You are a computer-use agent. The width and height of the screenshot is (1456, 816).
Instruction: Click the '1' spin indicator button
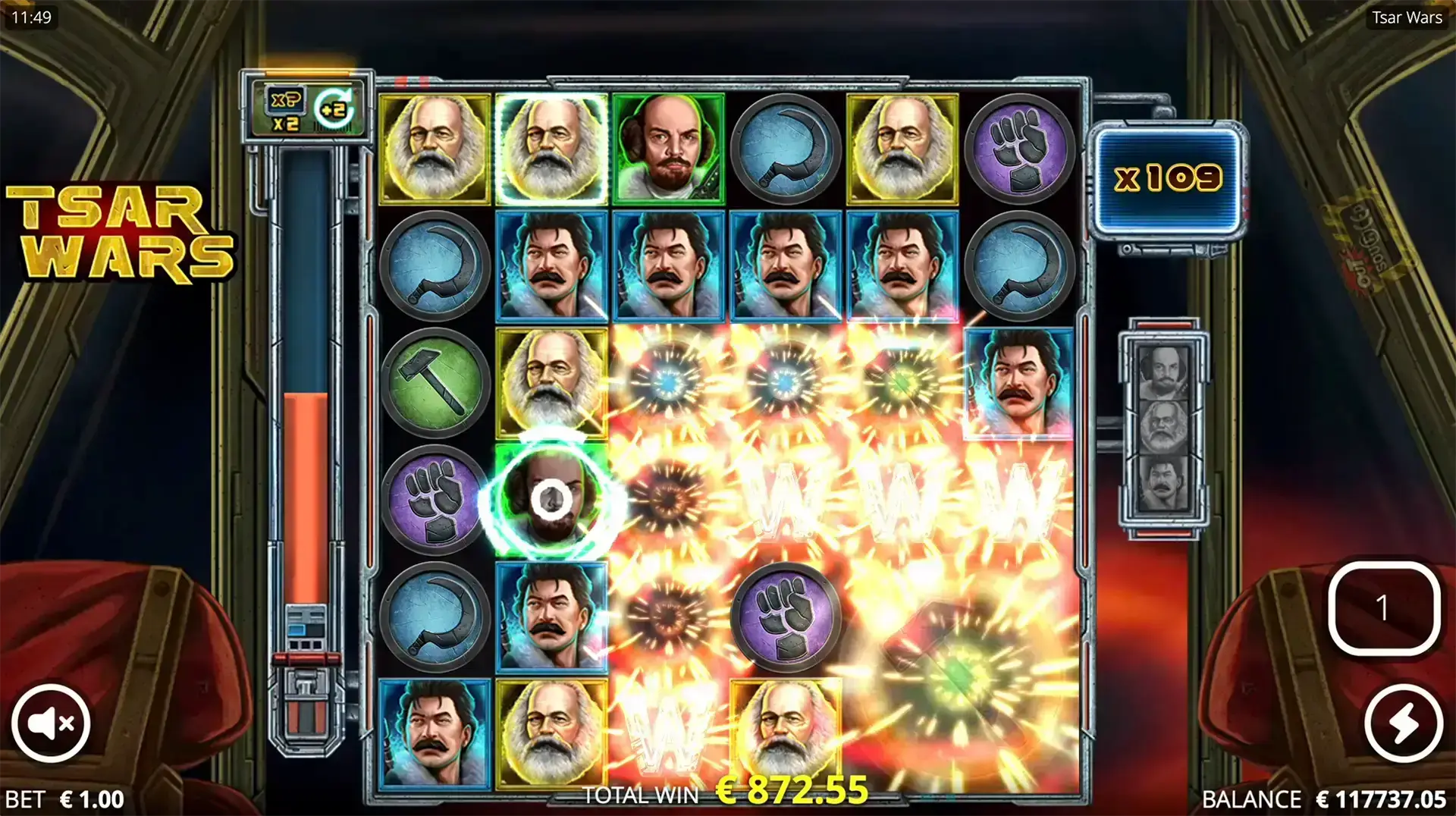pos(1387,606)
